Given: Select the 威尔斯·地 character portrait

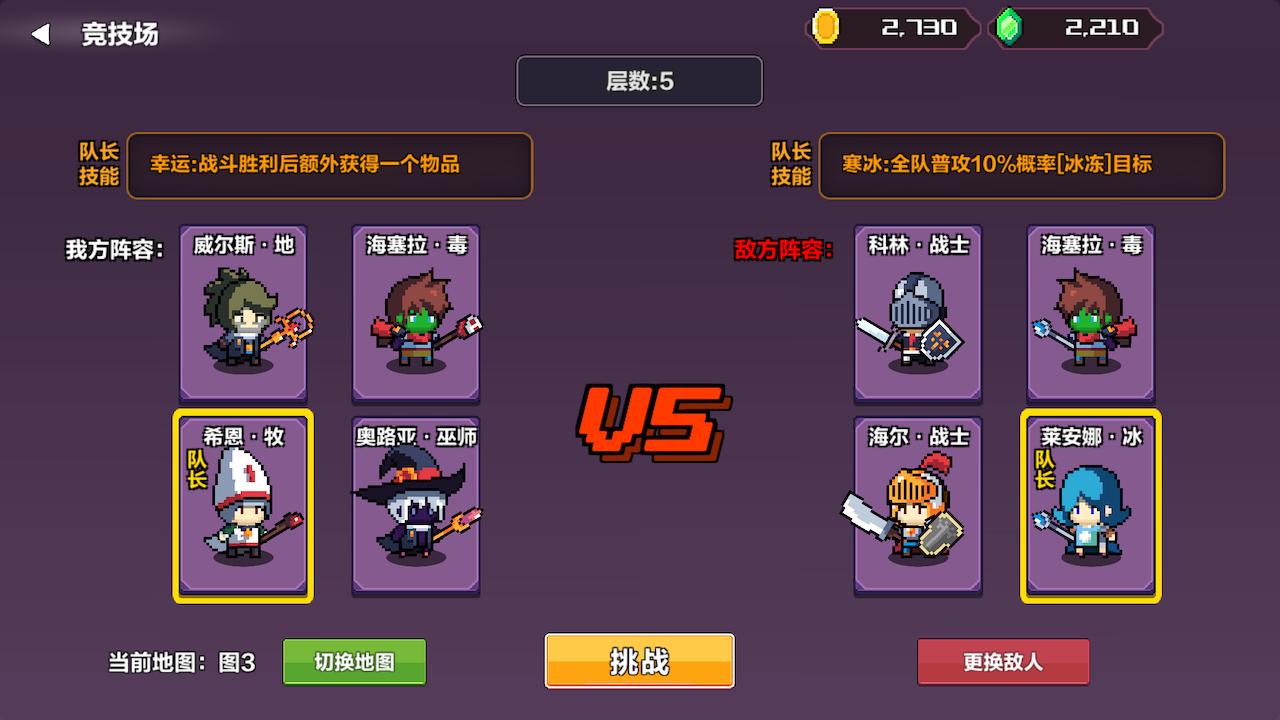Looking at the screenshot, I should click(x=242, y=313).
